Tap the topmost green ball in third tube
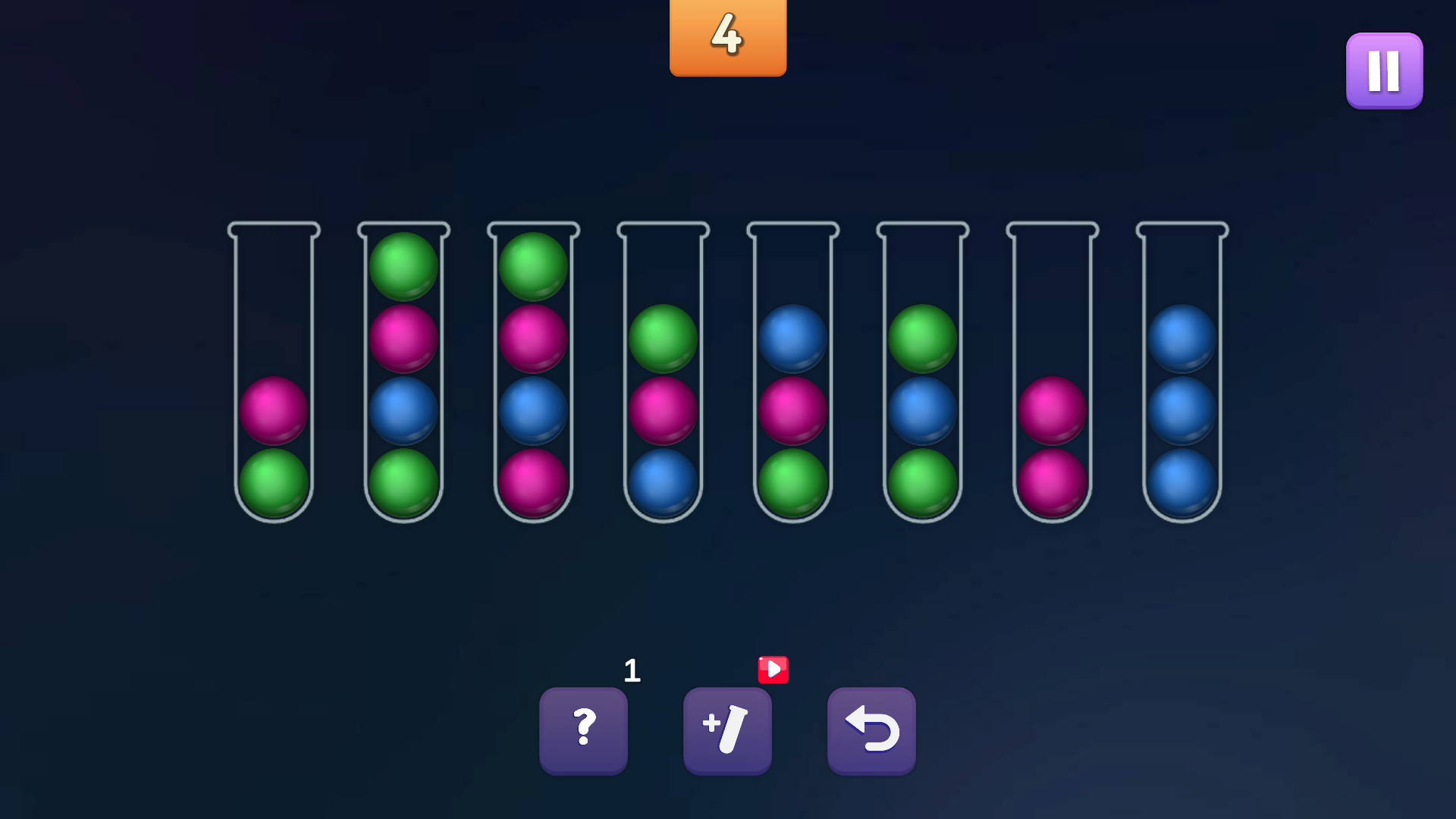The width and height of the screenshot is (1456, 819). click(x=532, y=265)
